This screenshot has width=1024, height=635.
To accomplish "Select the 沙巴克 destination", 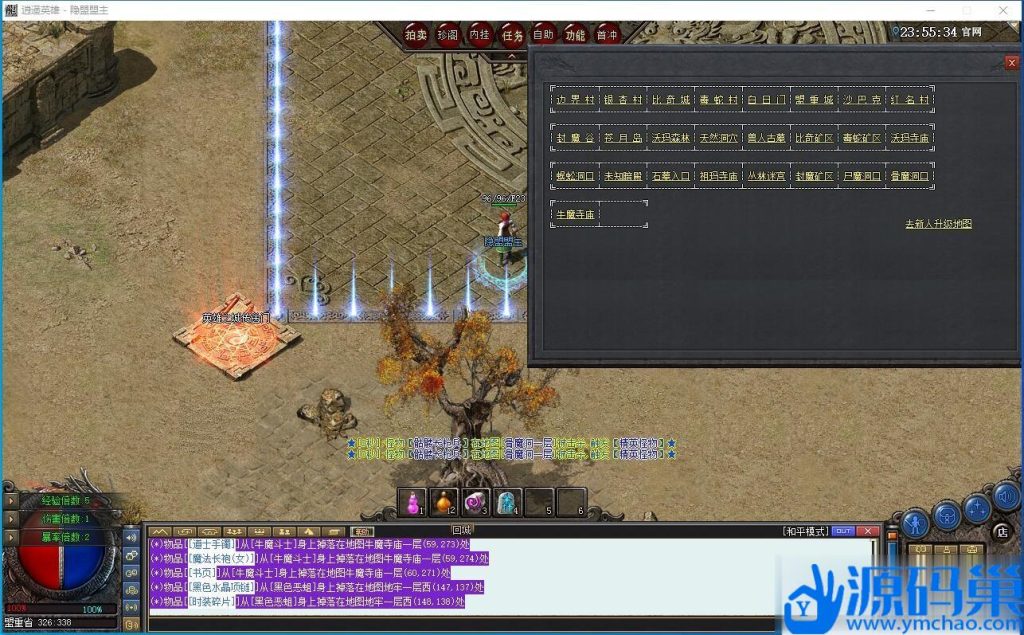I will [862, 100].
